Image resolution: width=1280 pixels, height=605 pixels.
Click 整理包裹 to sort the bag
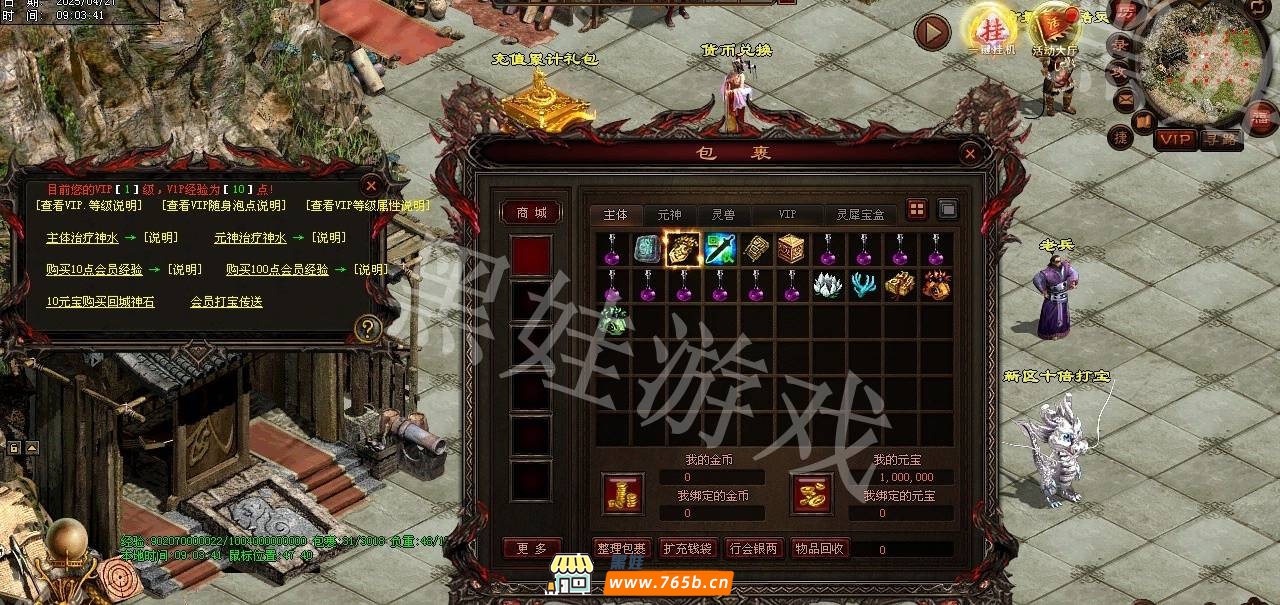622,548
